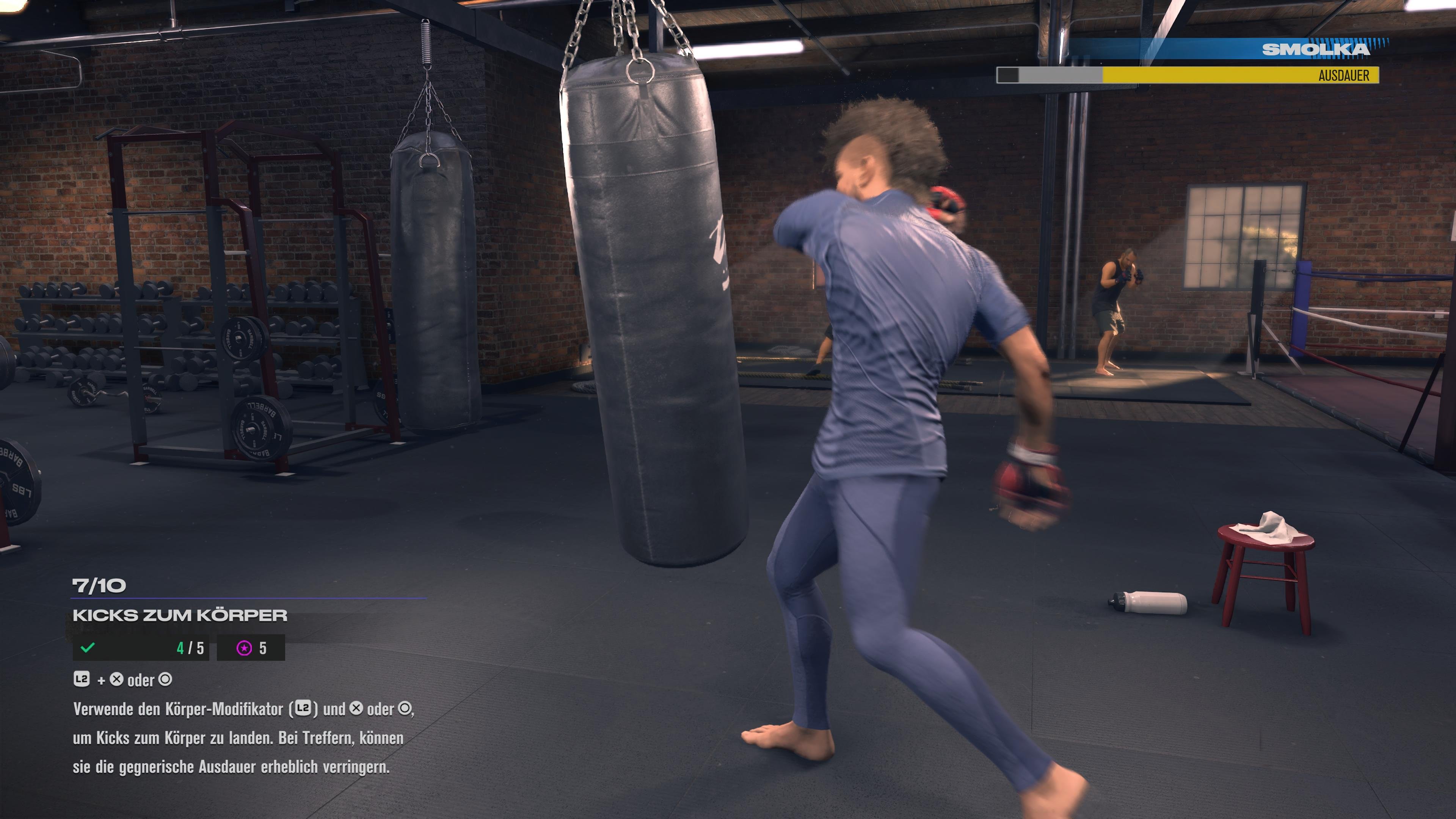
Task: Select the cross (✕) button icon after L2
Action: pos(117,680)
